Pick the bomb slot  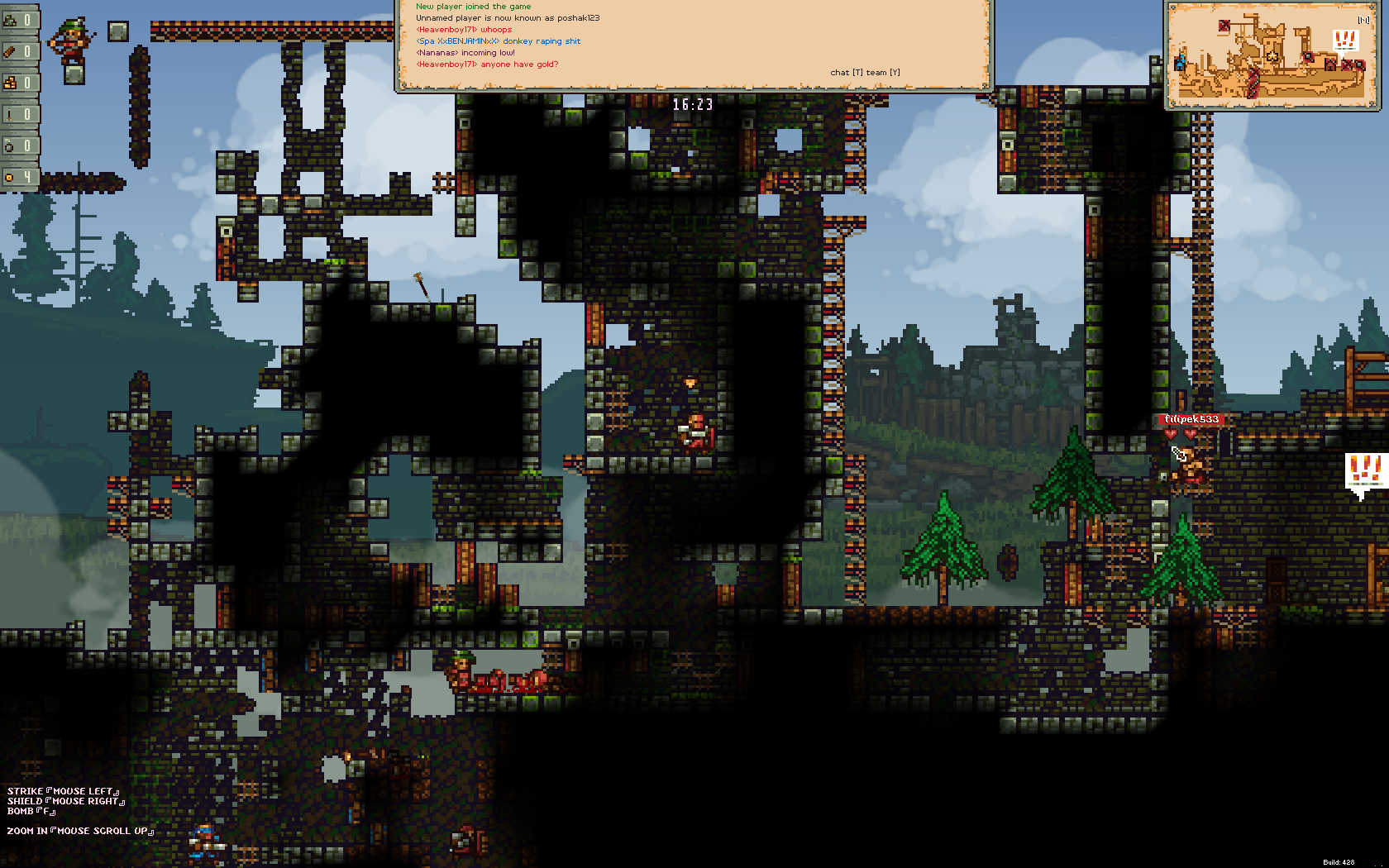point(19,145)
